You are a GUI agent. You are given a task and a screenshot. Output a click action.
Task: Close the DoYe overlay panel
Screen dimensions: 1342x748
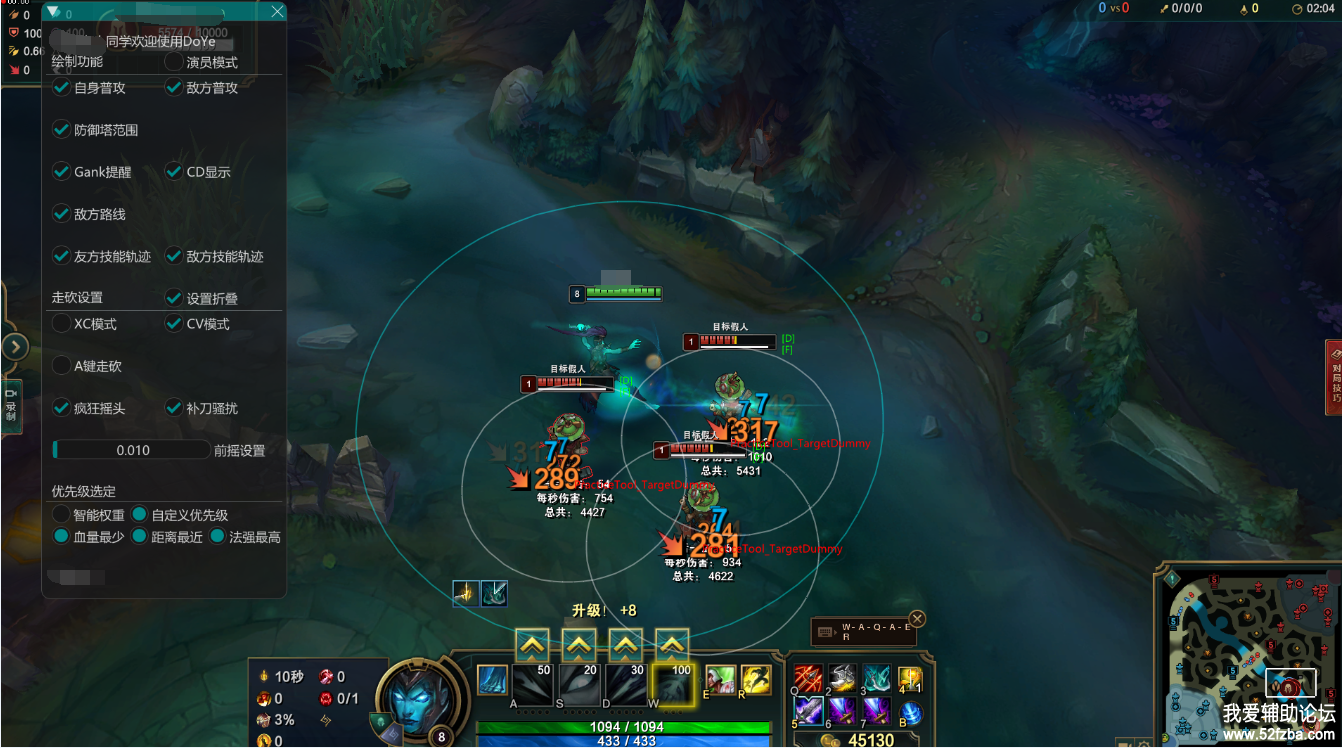[x=277, y=12]
